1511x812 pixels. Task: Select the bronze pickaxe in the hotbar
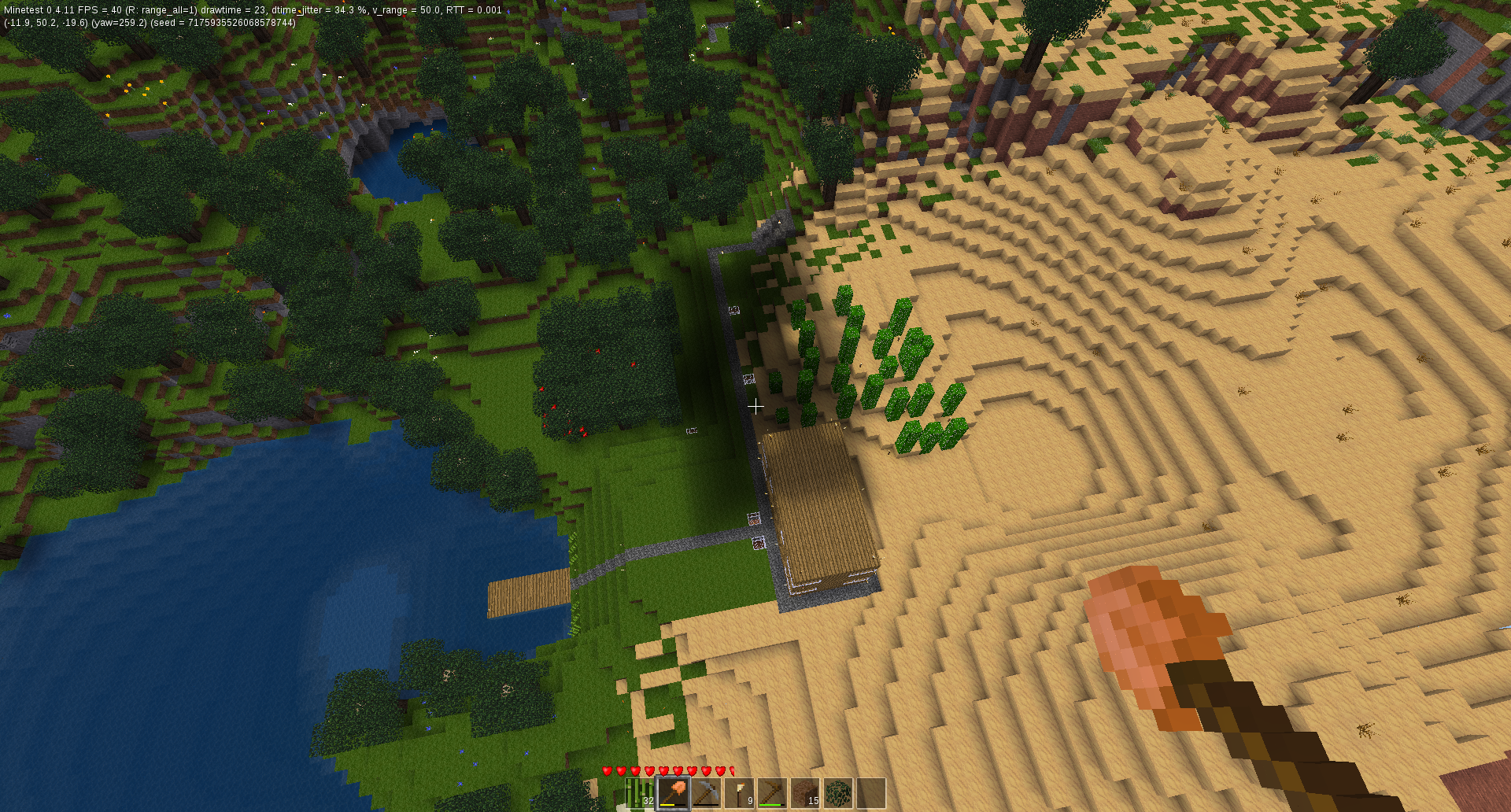click(x=771, y=792)
